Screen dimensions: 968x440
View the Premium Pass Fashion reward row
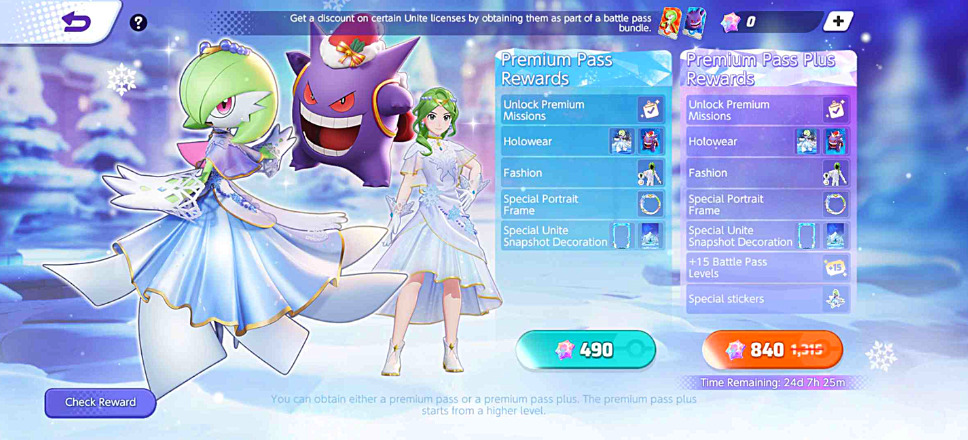coord(583,173)
